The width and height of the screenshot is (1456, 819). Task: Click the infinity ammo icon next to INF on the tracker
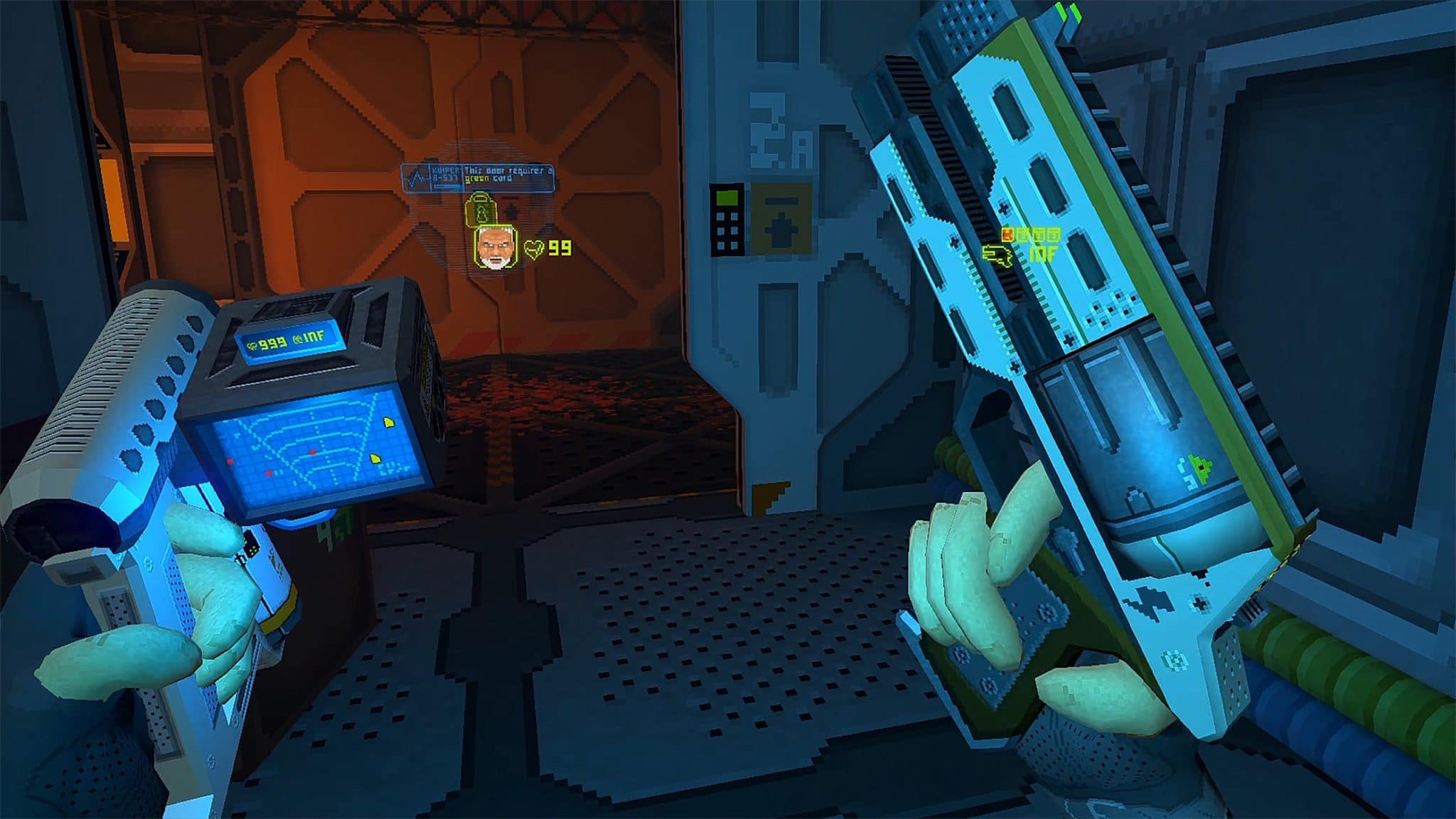tap(298, 338)
